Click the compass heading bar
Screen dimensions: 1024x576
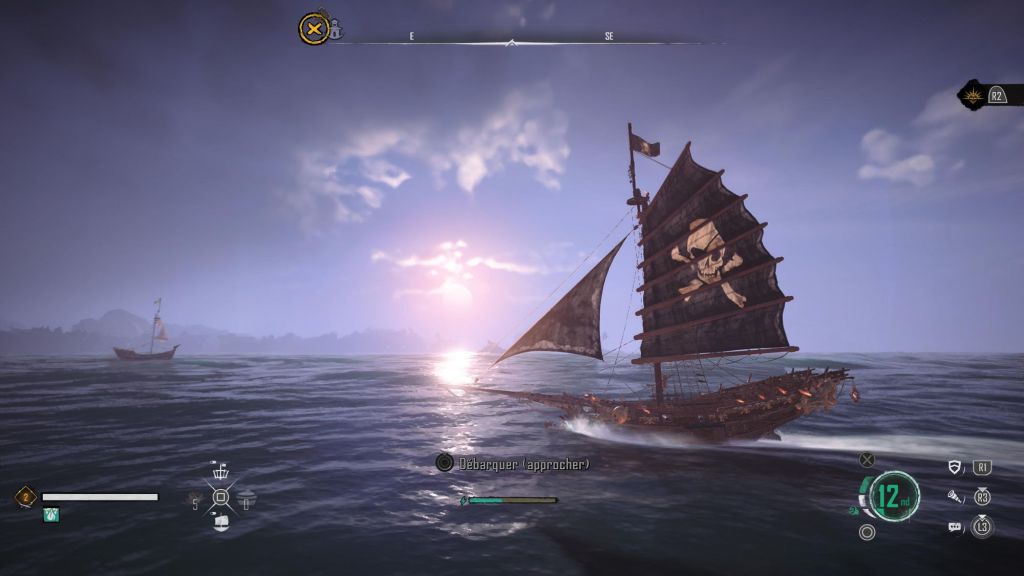[x=512, y=42]
